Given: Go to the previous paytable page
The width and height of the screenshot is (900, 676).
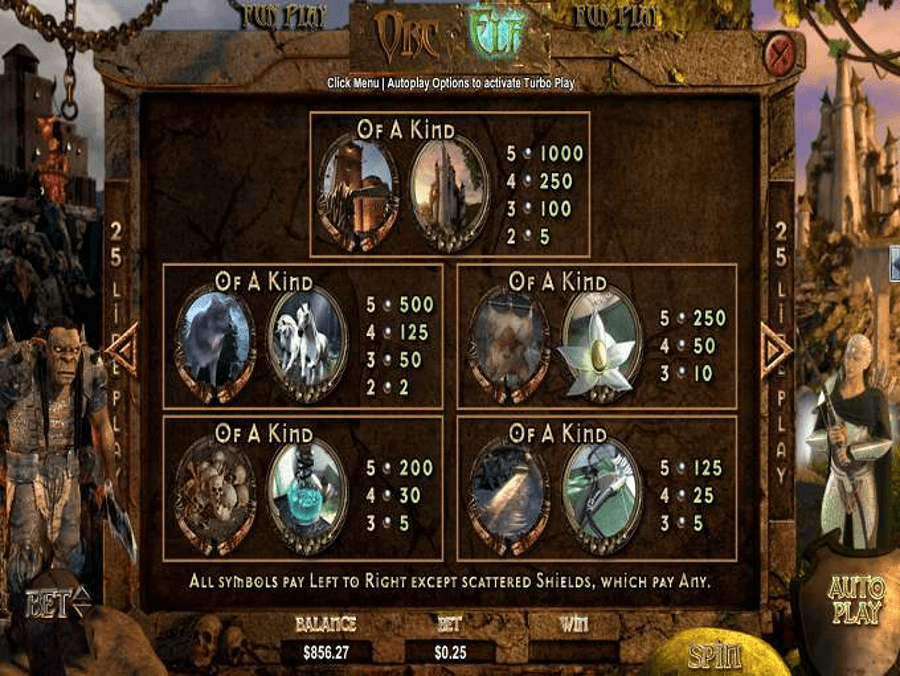Looking at the screenshot, I should [x=122, y=350].
